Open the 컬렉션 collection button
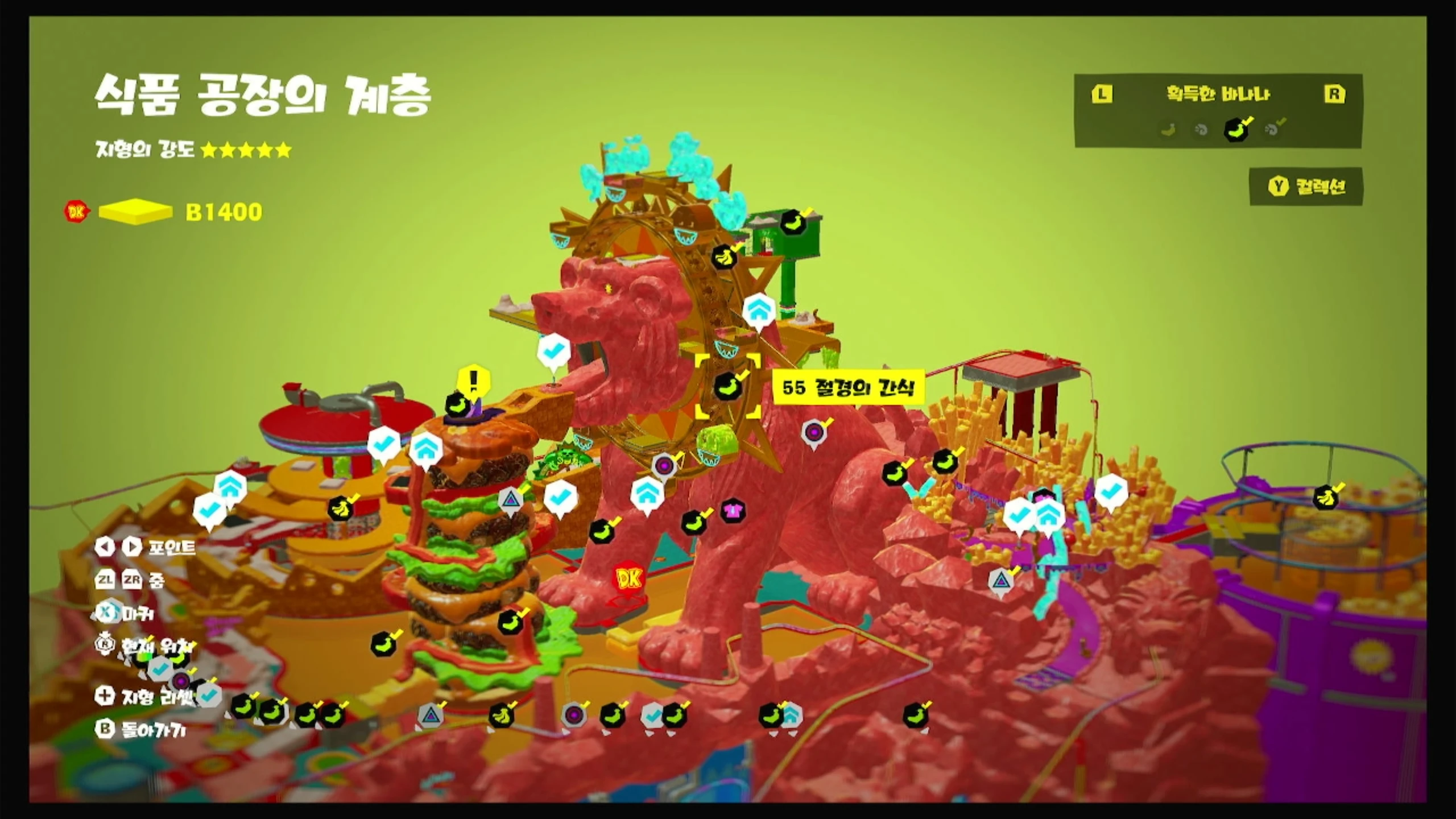 1306,187
